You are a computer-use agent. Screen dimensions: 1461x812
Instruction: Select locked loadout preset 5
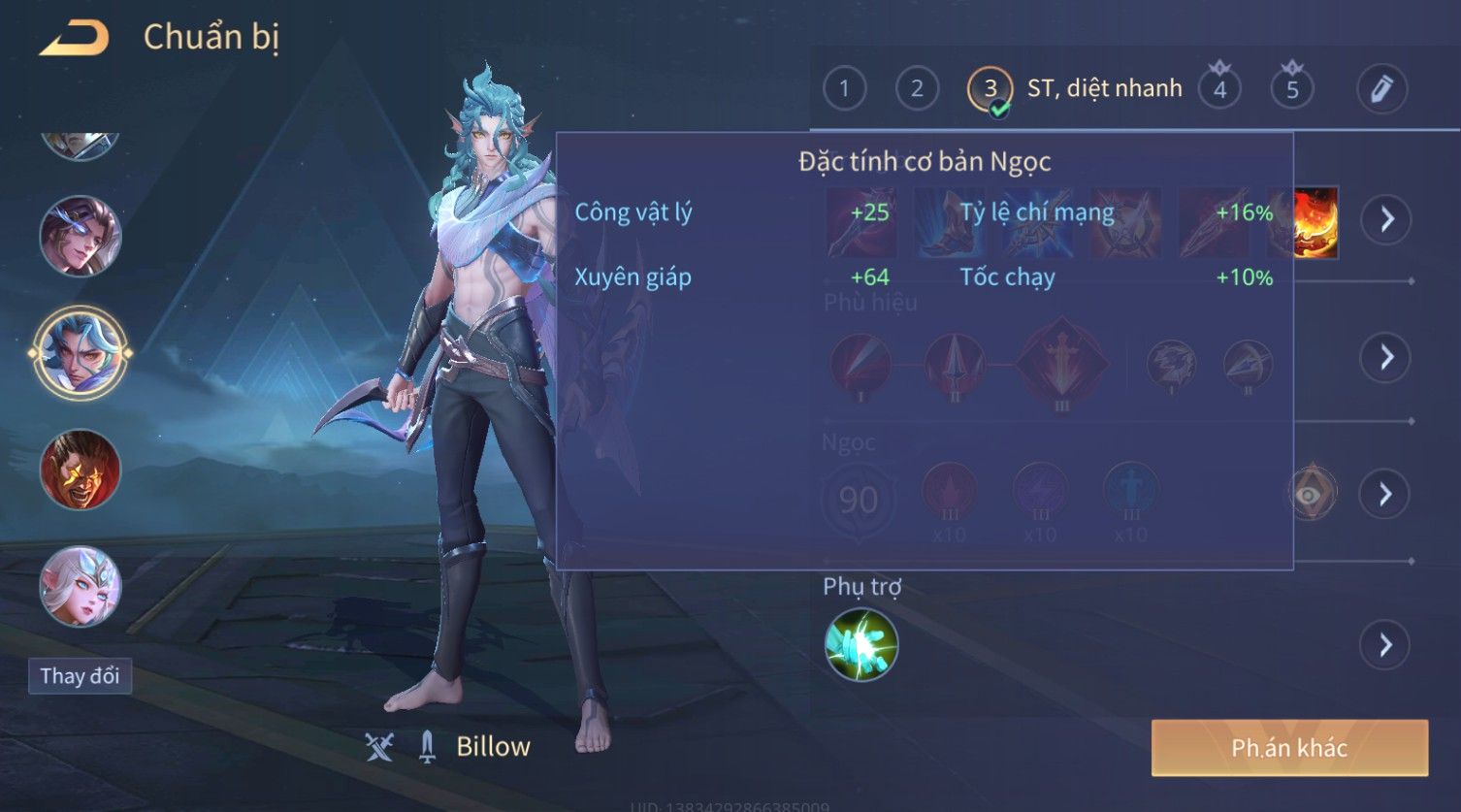1292,89
